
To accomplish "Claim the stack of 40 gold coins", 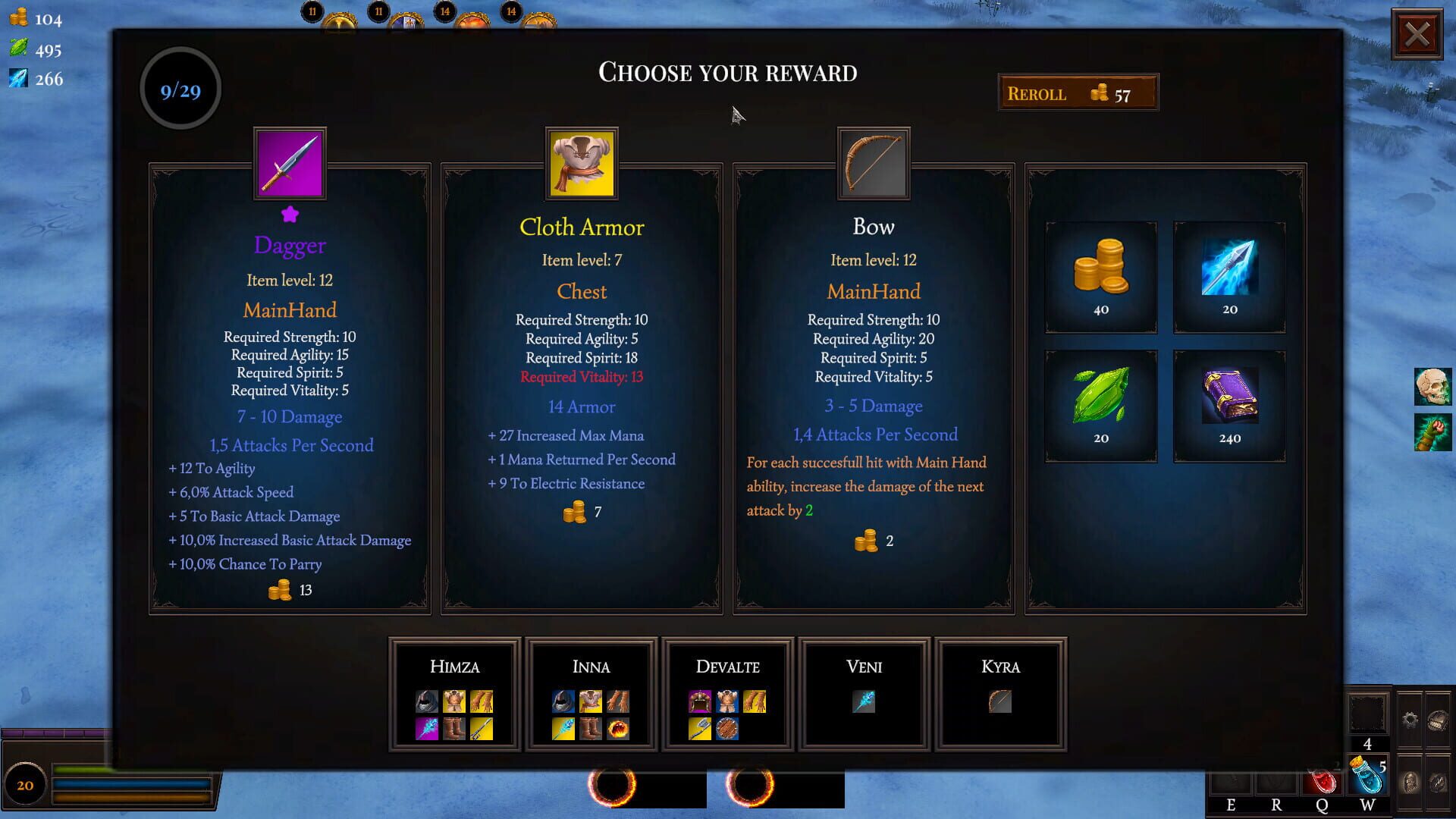I will coord(1100,269).
